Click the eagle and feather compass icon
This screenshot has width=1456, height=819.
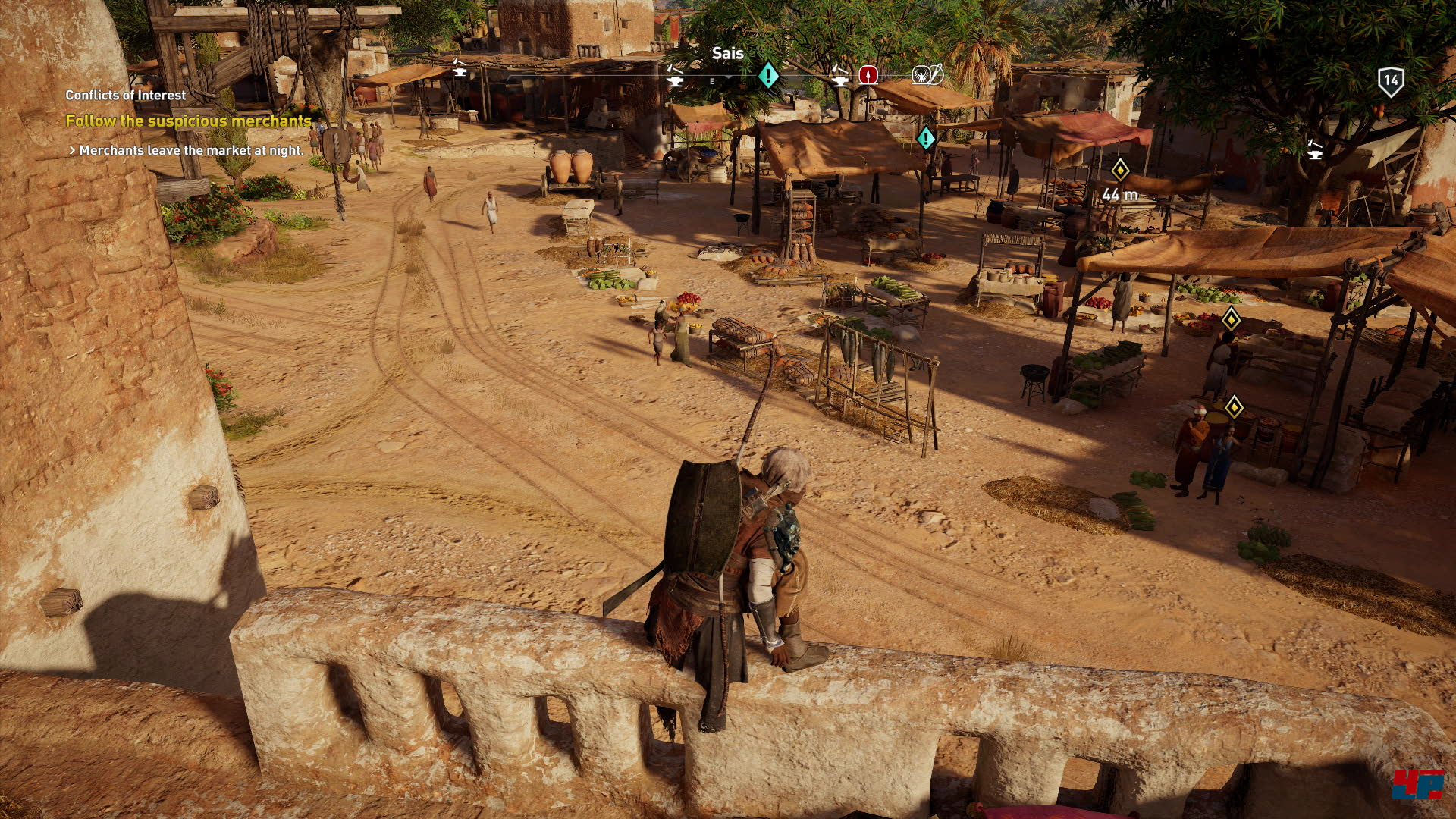(x=927, y=74)
